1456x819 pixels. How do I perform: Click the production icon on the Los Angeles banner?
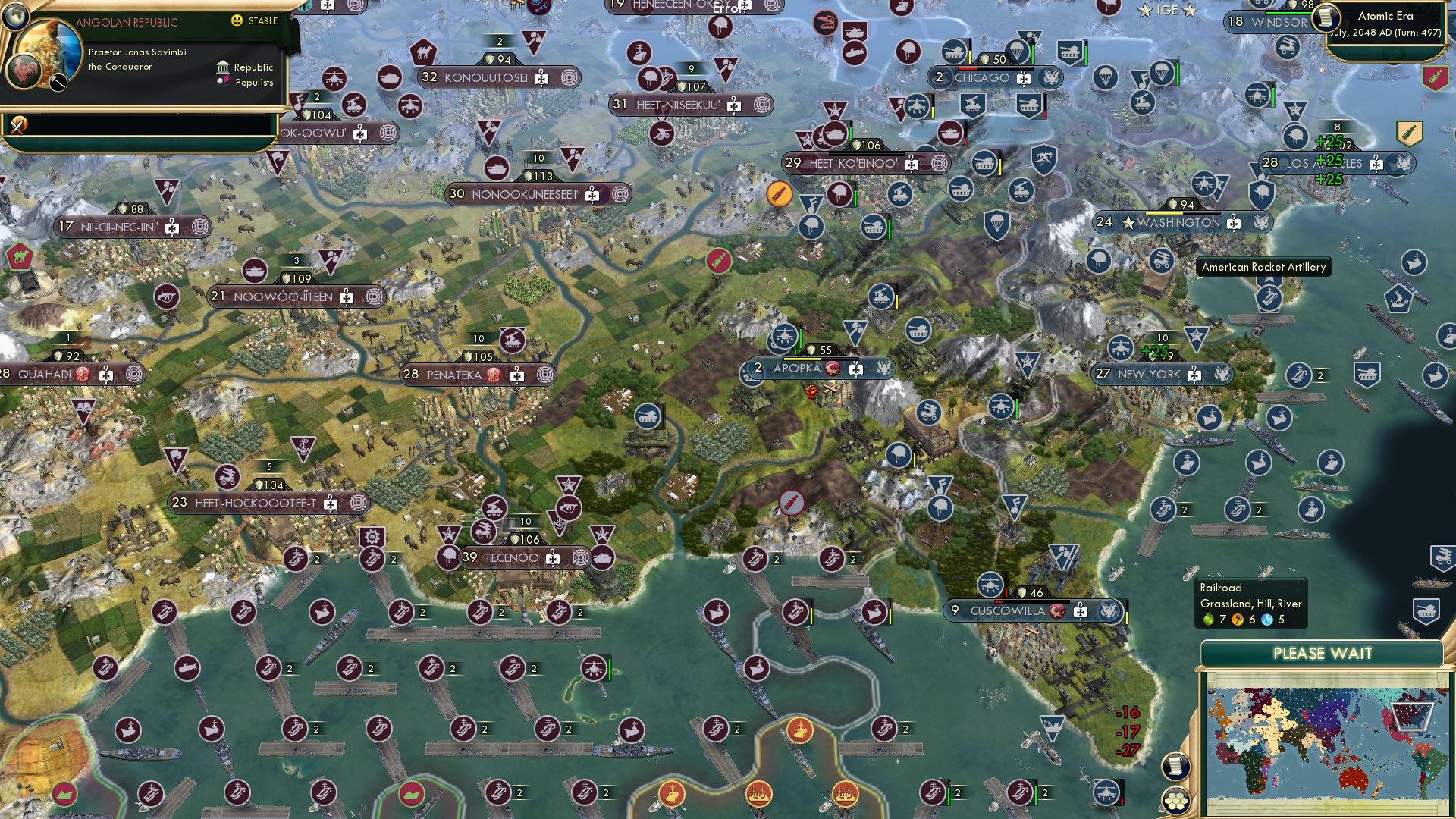[1376, 165]
